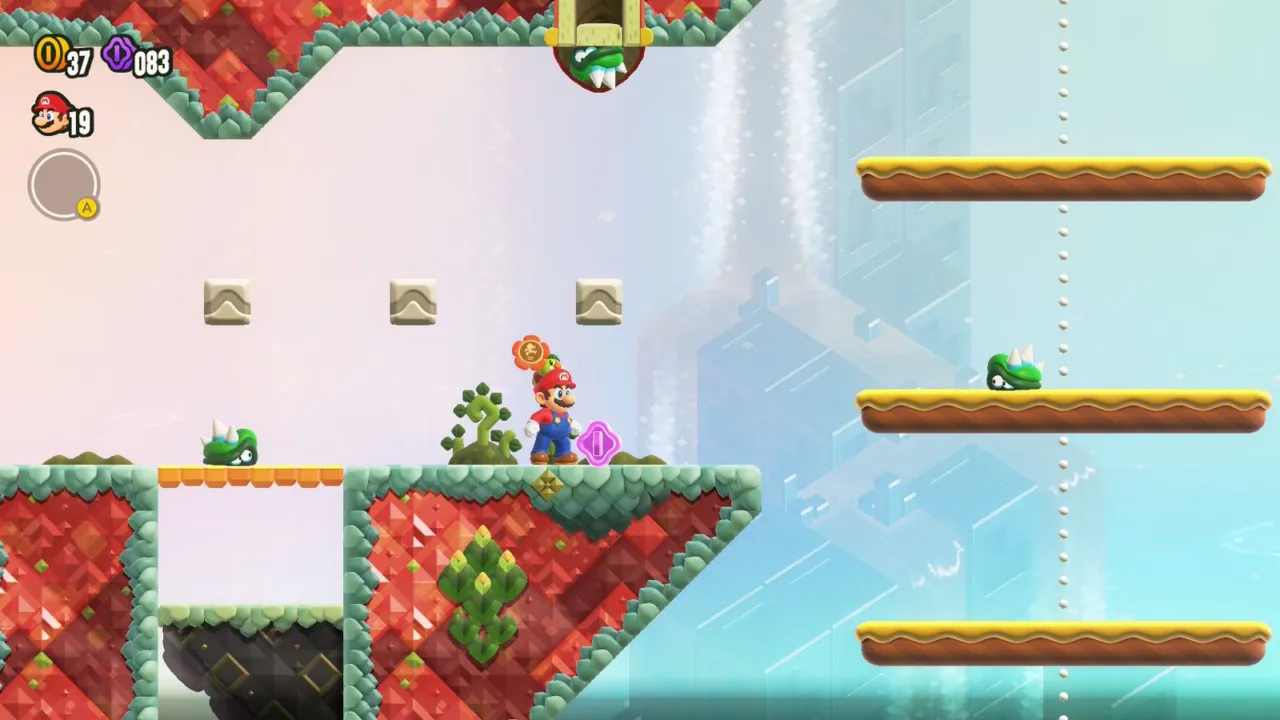Click the spiky turtle on the left ledge

228,446
